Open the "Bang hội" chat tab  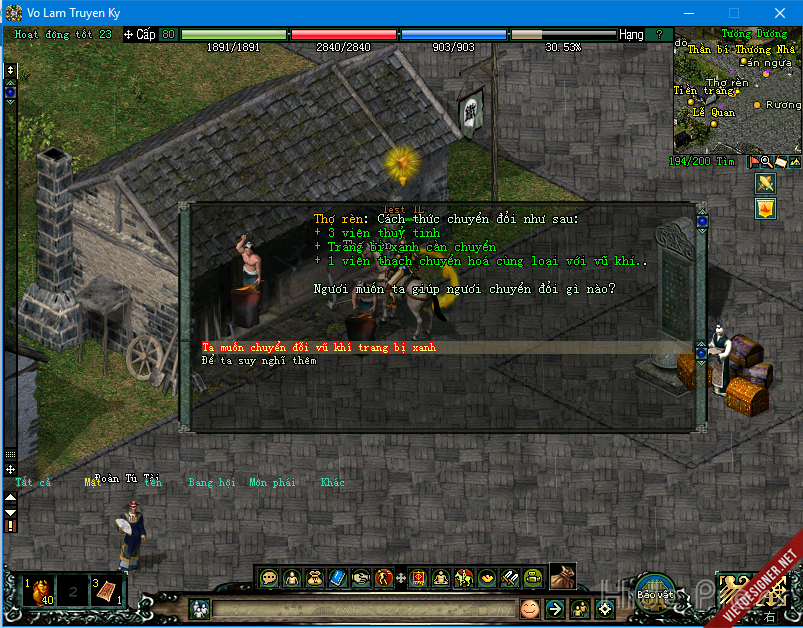211,482
